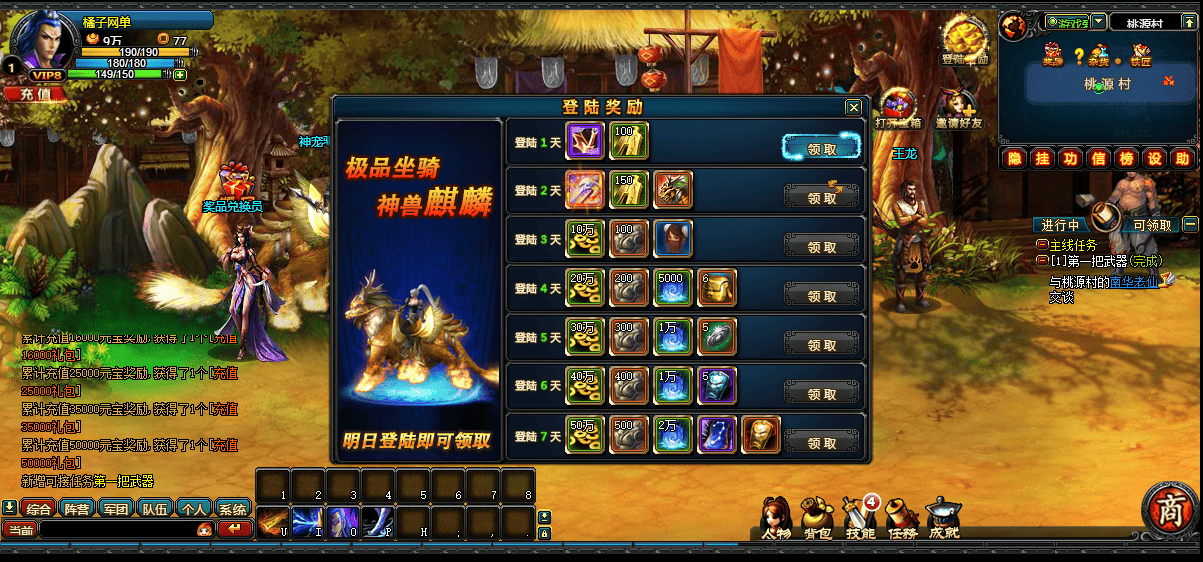Close the 登陆奖励 login reward window
1203x562 pixels.
[x=853, y=108]
